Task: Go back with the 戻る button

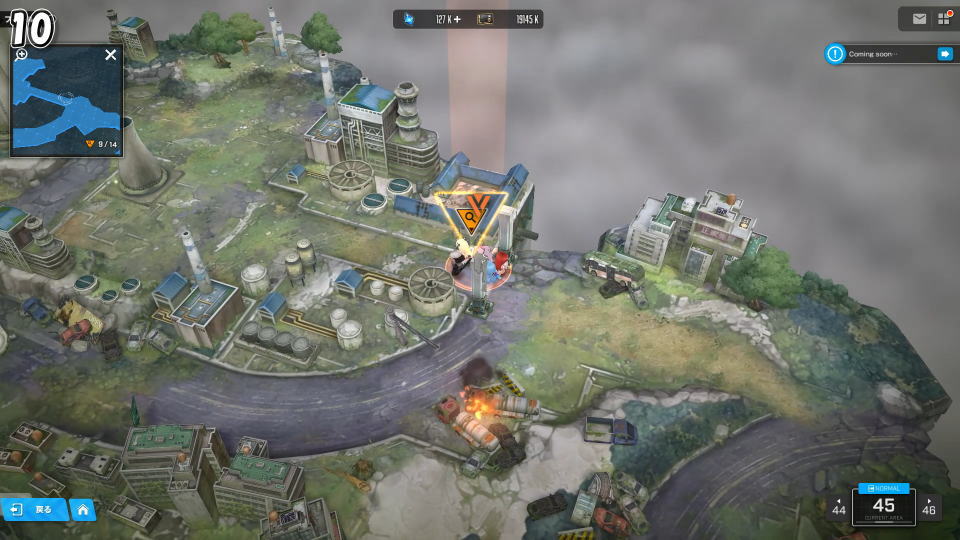Action: point(34,510)
